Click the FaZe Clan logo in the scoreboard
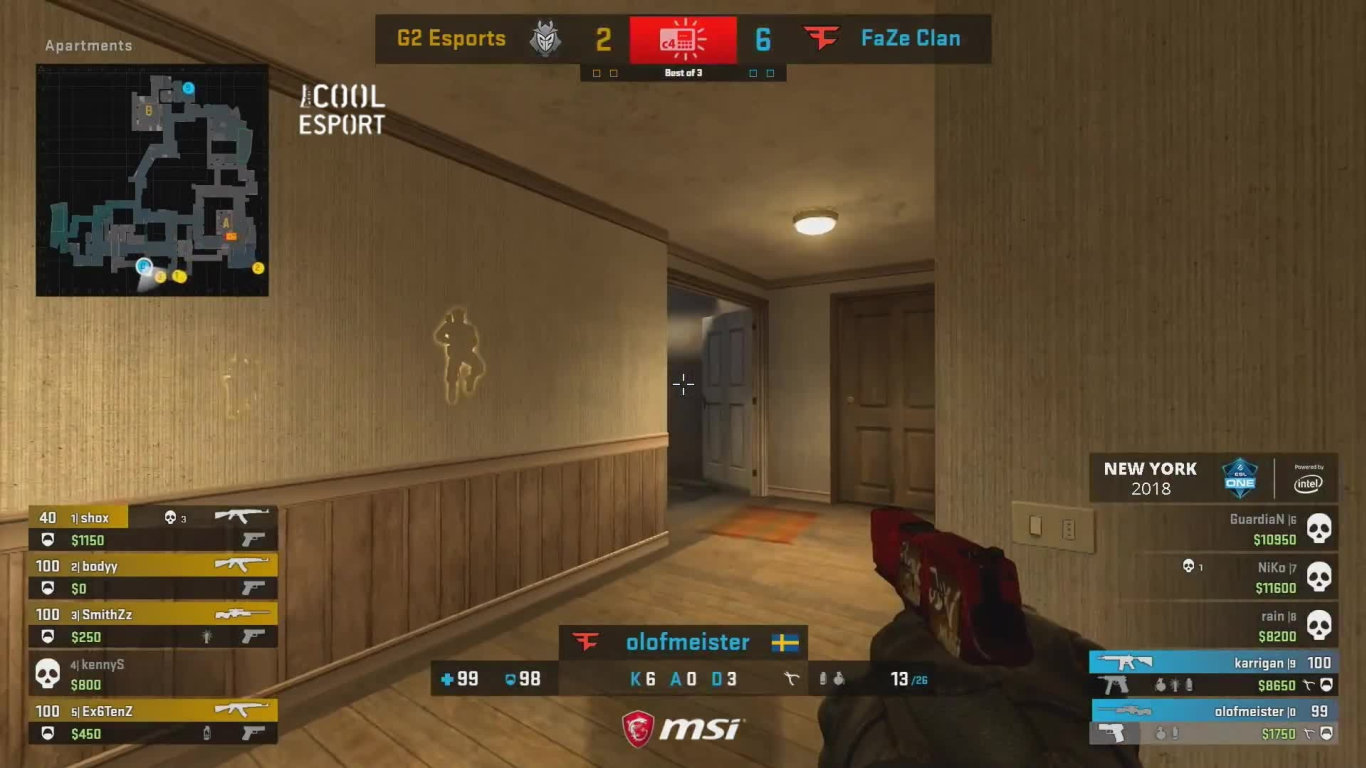The height and width of the screenshot is (768, 1366). [x=819, y=38]
